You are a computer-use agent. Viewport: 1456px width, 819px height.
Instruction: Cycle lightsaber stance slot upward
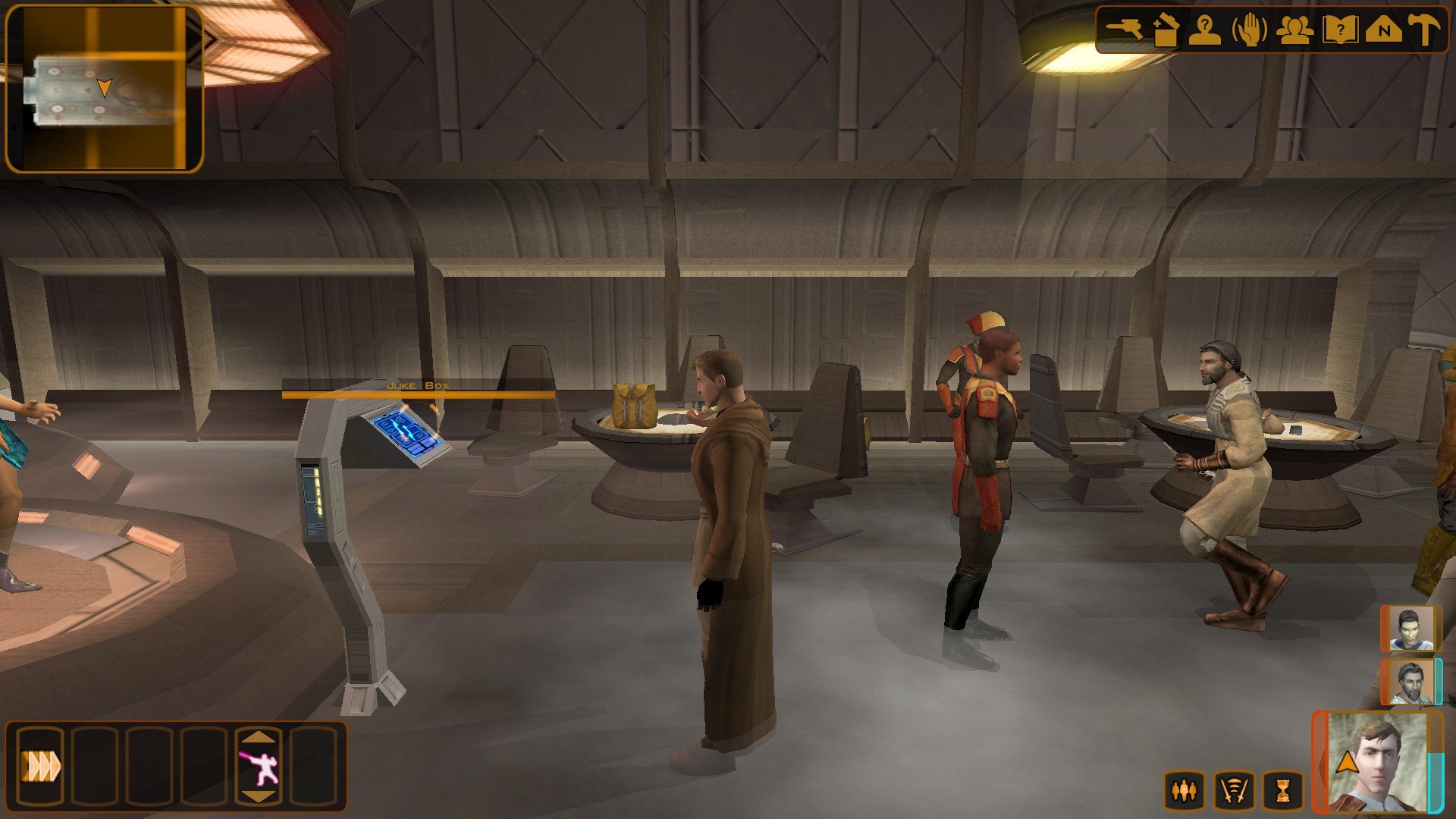[x=259, y=736]
